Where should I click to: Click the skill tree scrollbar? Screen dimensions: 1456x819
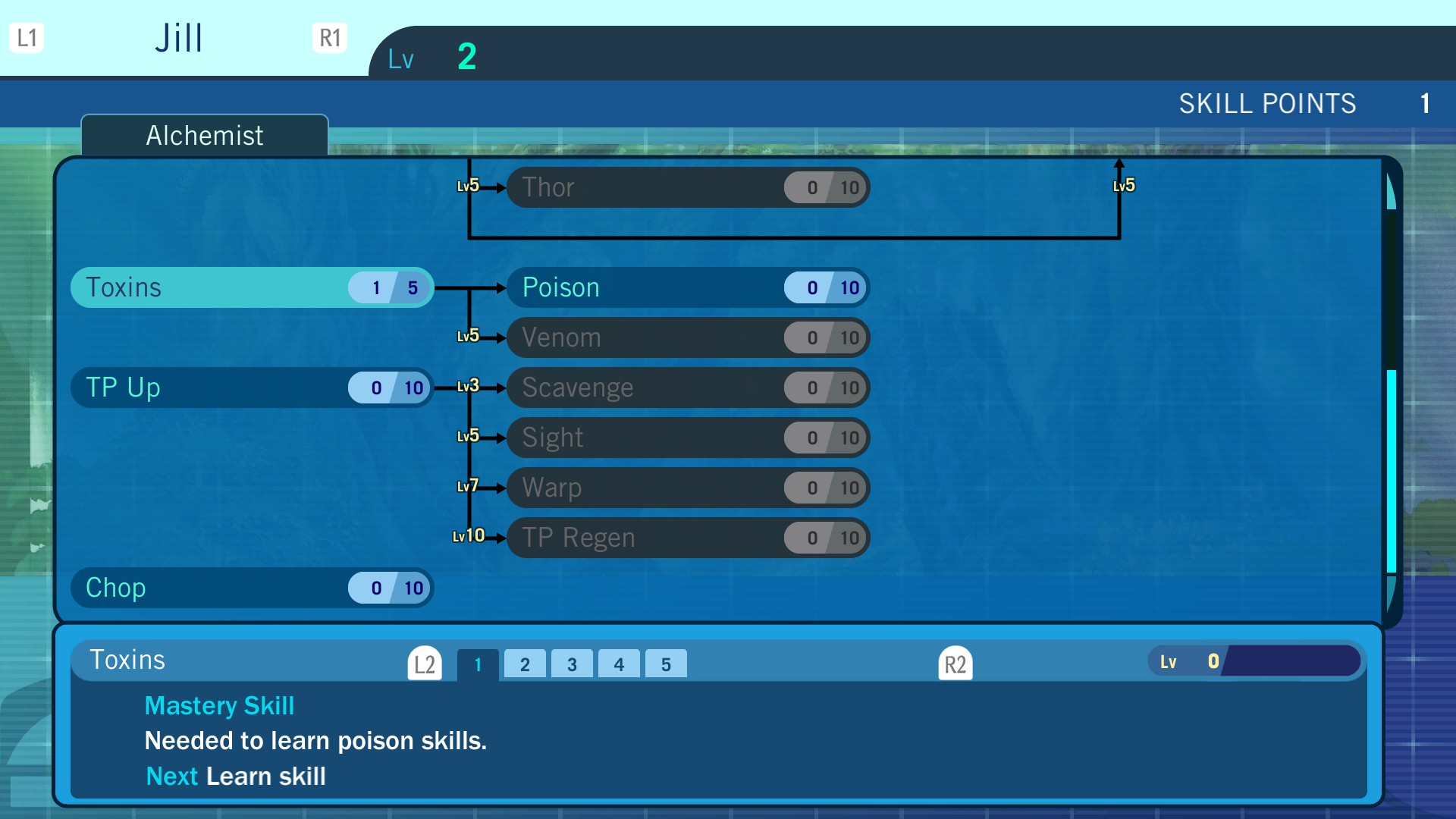point(1391,470)
